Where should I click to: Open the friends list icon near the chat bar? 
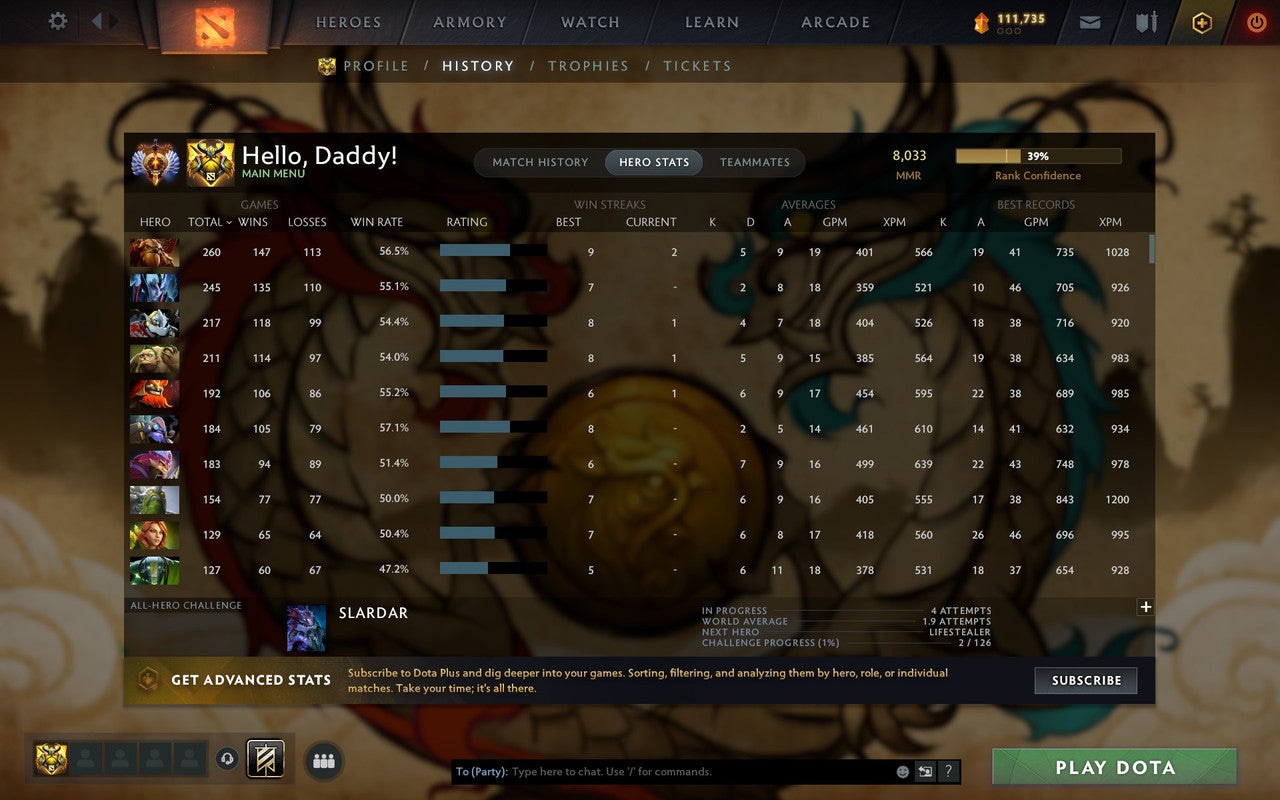pyautogui.click(x=323, y=761)
